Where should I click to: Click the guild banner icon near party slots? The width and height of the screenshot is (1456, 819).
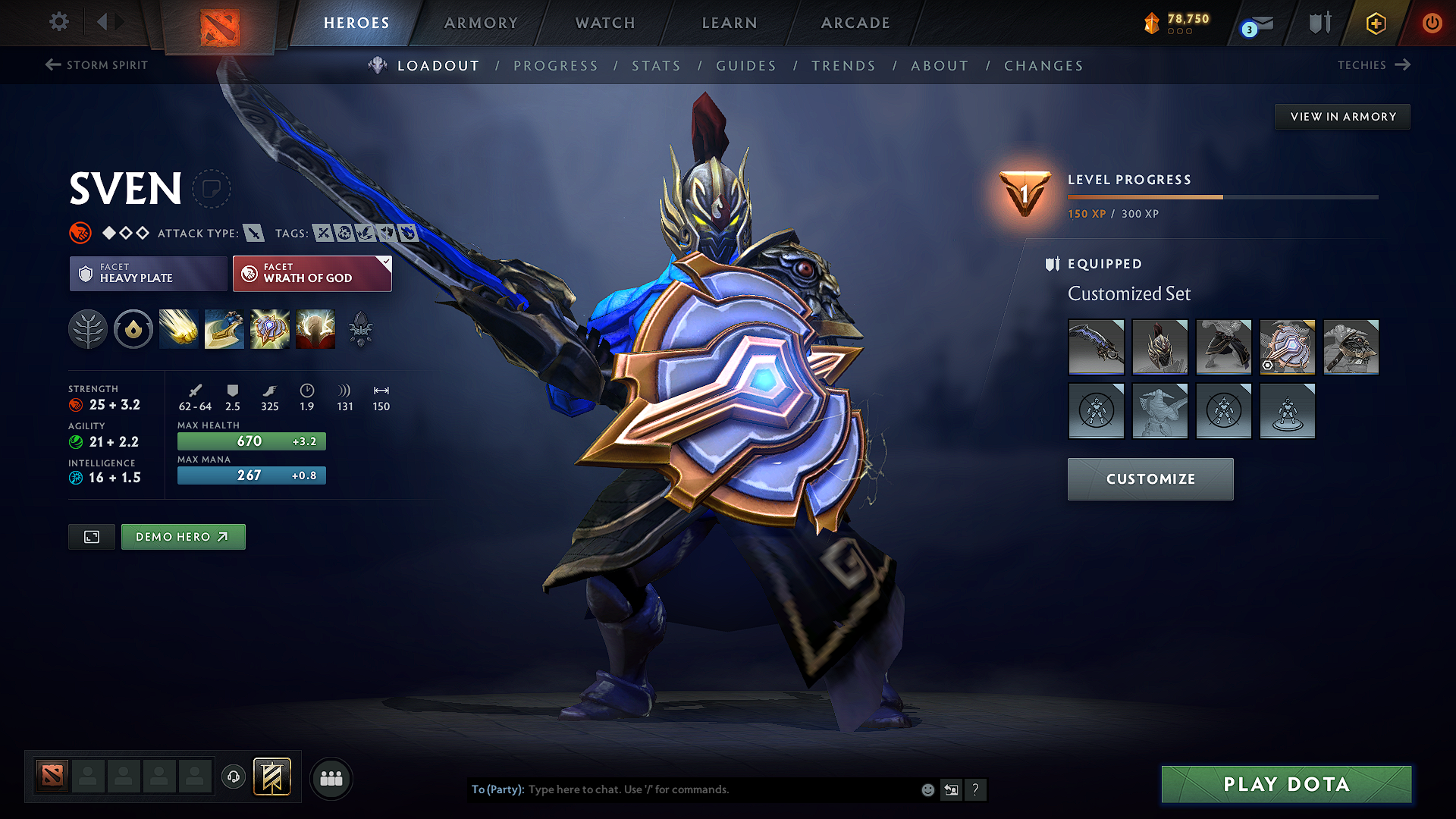point(271,777)
